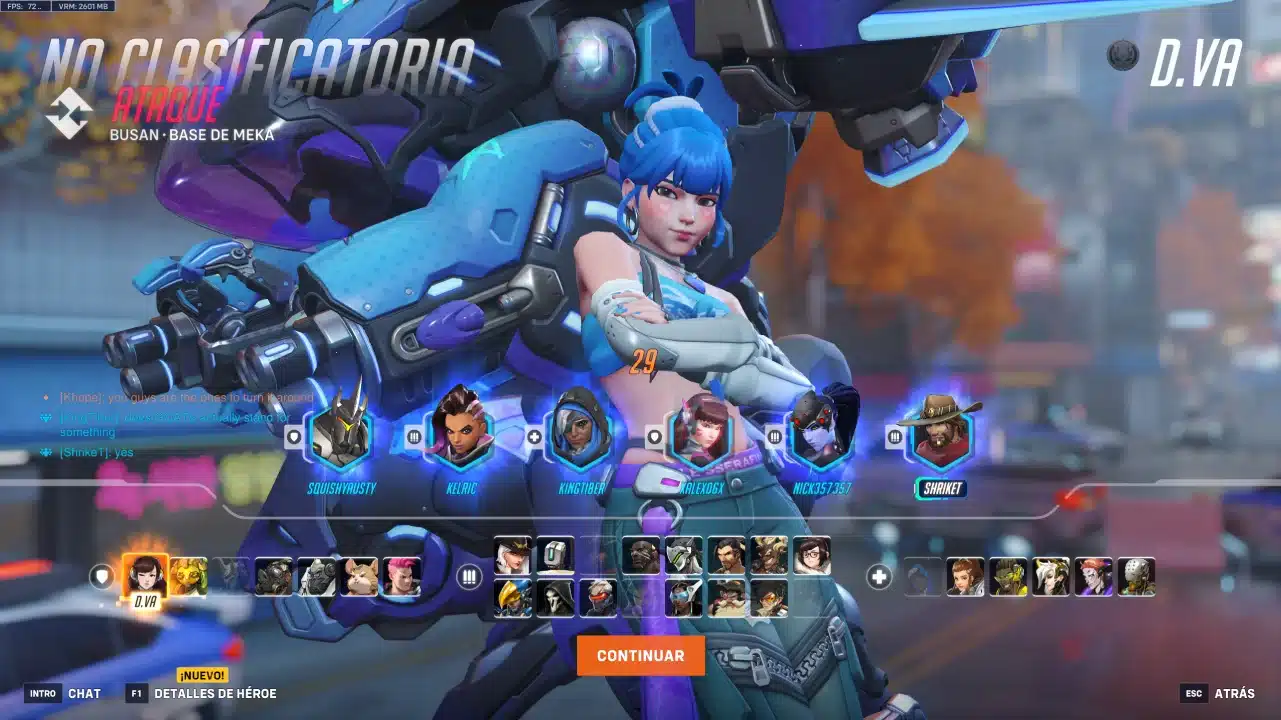This screenshot has width=1281, height=720.
Task: Choose Orisa from the tank heroes
Action: 188,577
